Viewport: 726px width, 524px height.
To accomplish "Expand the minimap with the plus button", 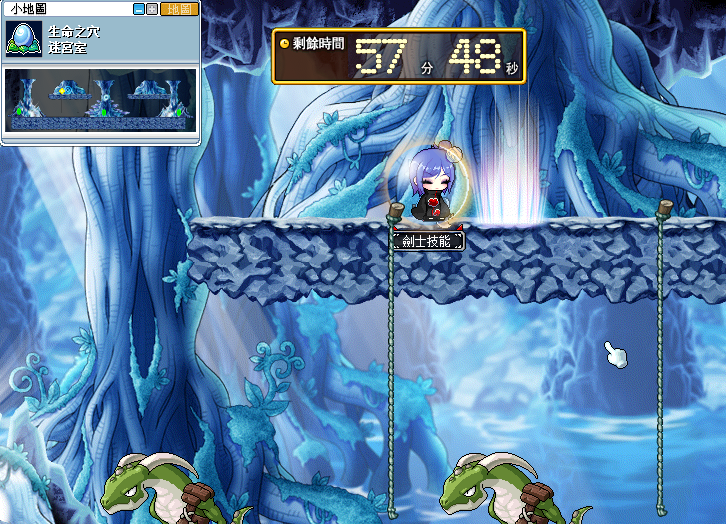I will coord(152,9).
